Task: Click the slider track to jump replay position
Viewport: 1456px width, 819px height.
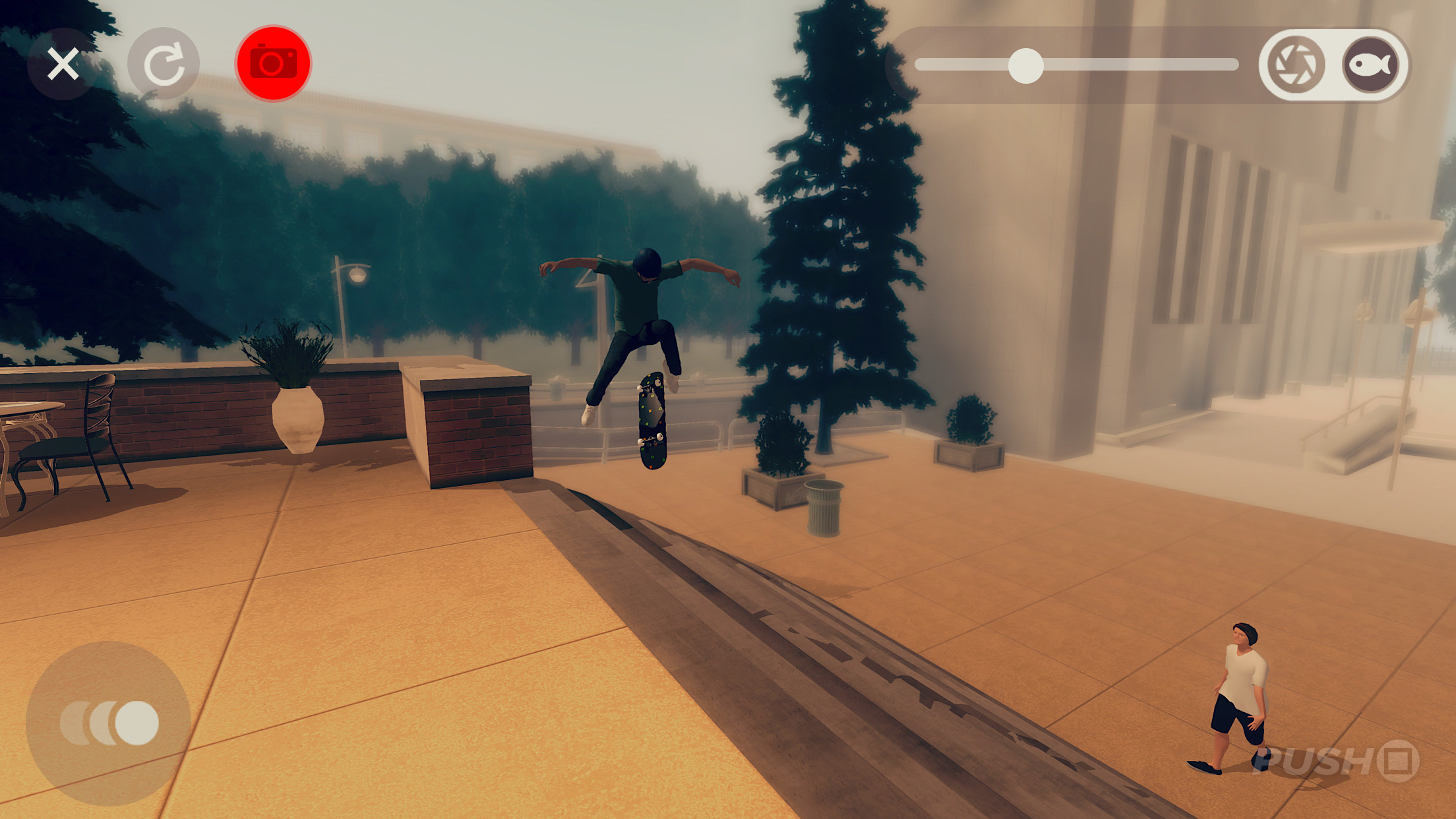Action: (1154, 64)
